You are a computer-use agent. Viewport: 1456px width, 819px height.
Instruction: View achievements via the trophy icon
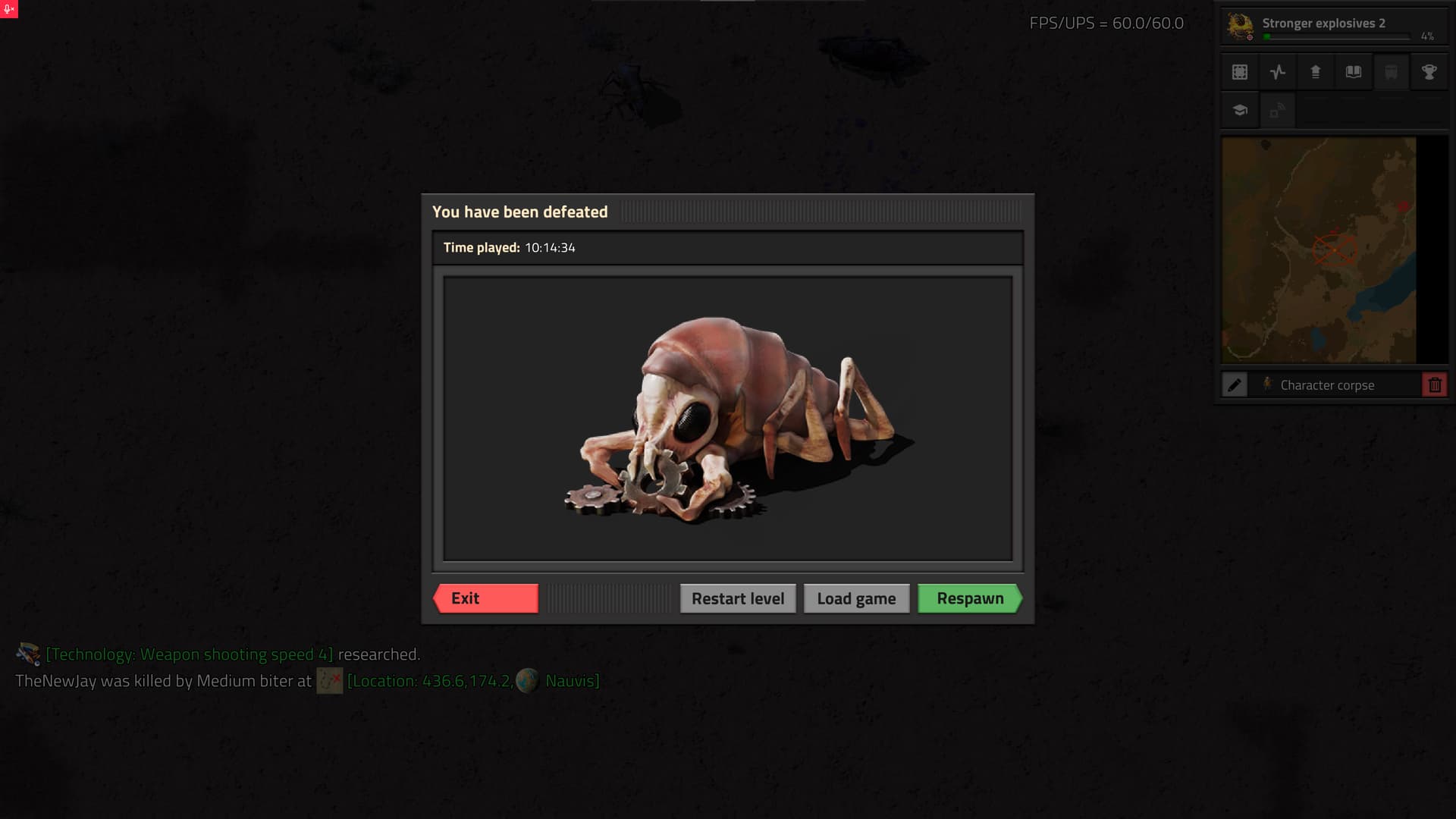(1429, 72)
